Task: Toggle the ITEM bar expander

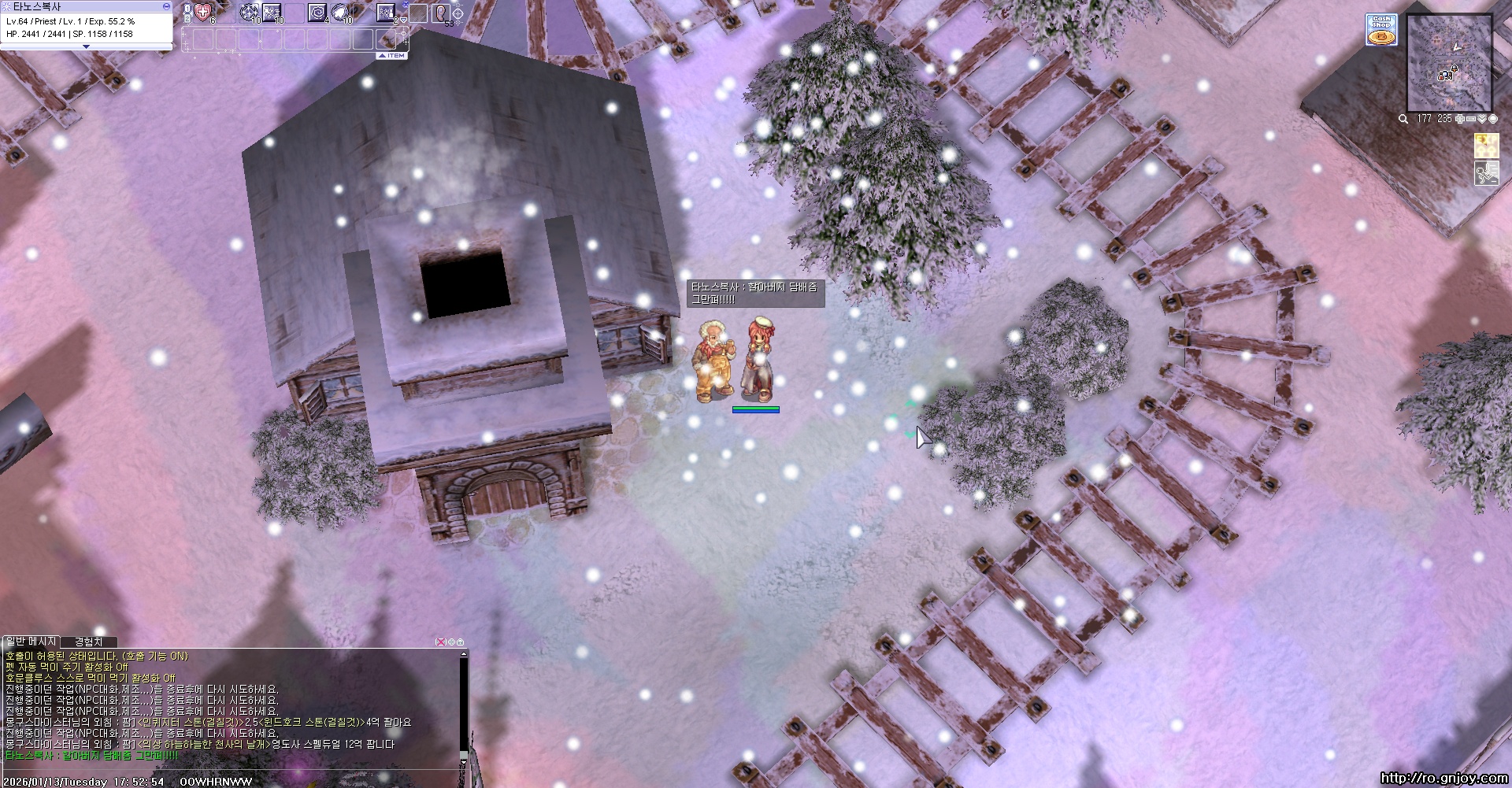Action: tap(392, 56)
